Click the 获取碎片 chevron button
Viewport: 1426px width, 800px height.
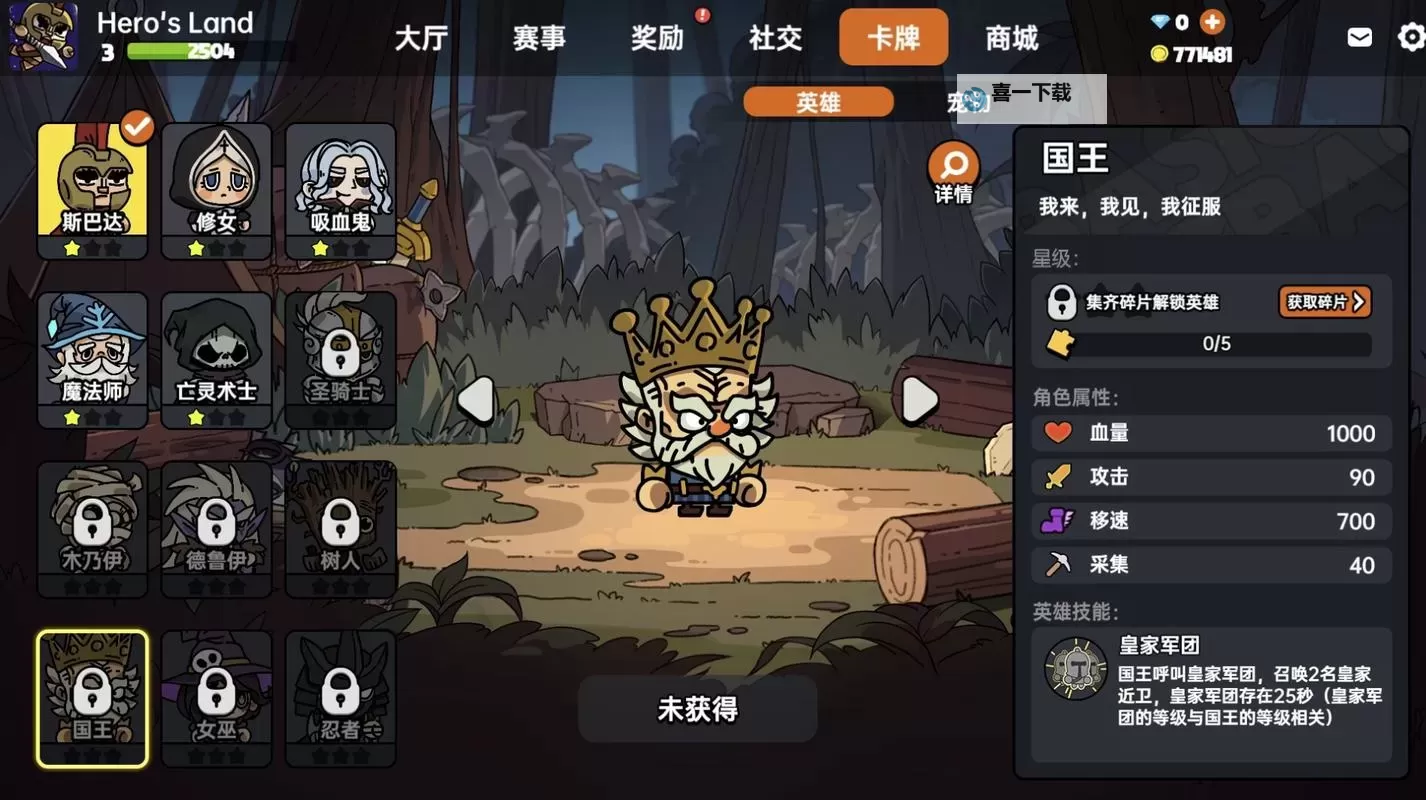coord(1325,302)
